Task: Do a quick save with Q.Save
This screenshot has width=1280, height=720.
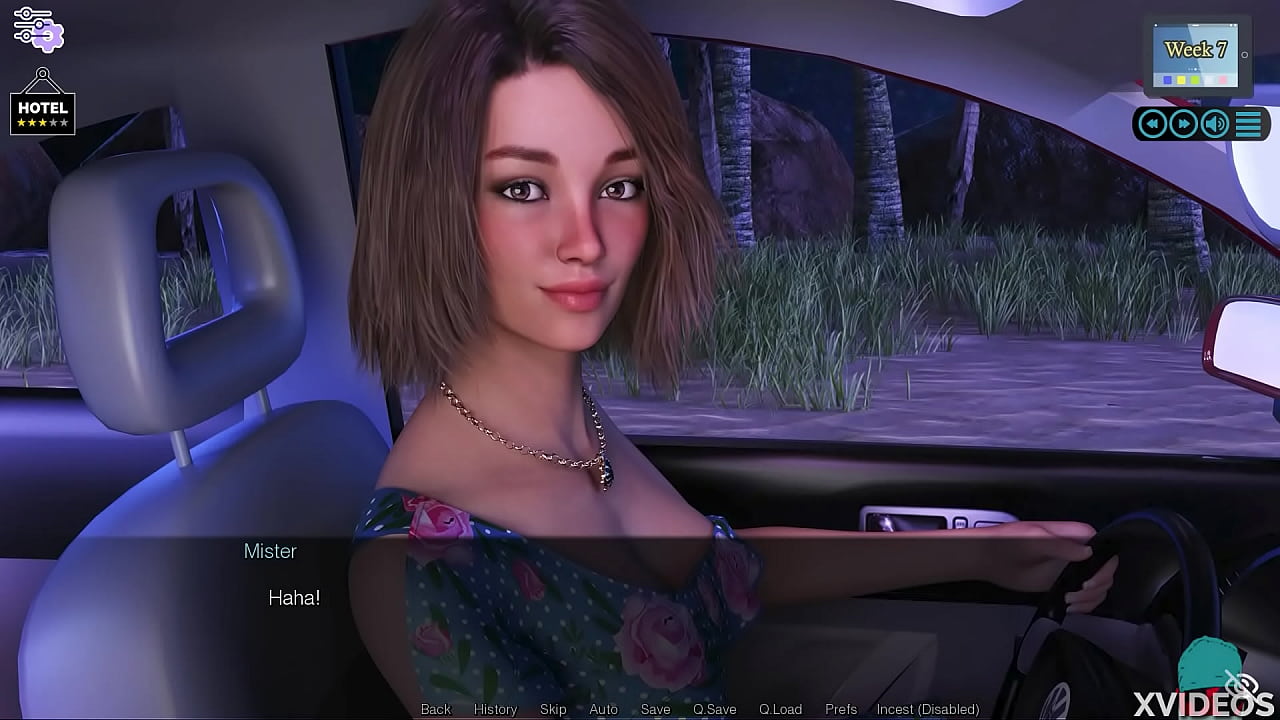Action: (714, 709)
